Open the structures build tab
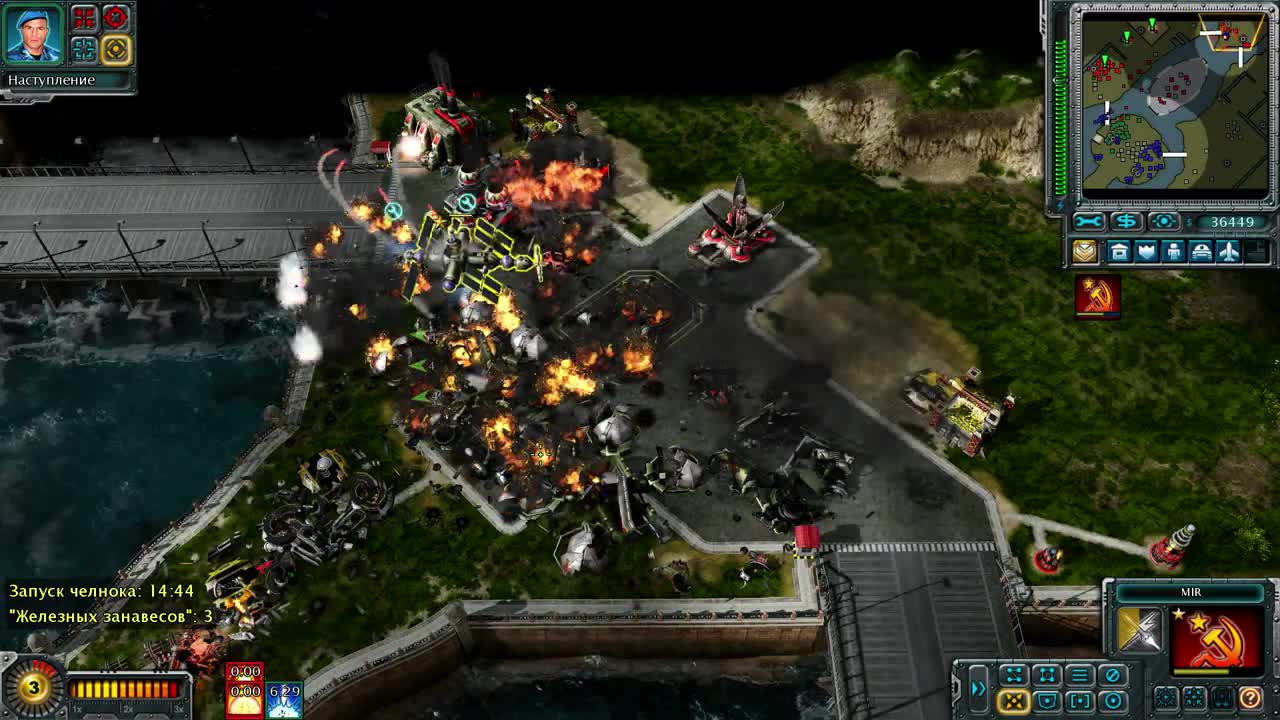 [x=1120, y=250]
